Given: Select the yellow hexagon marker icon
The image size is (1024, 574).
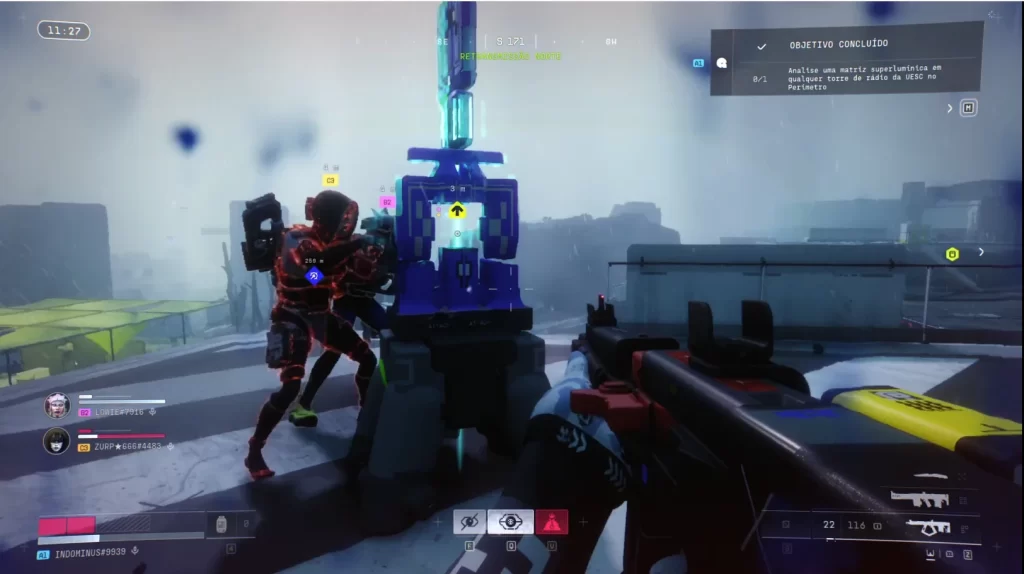Looking at the screenshot, I should 952,254.
